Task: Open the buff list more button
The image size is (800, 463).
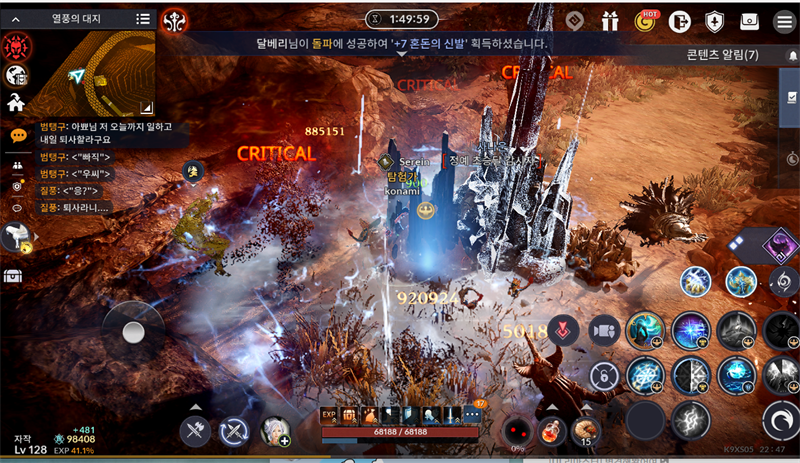Action: pyautogui.click(x=473, y=415)
